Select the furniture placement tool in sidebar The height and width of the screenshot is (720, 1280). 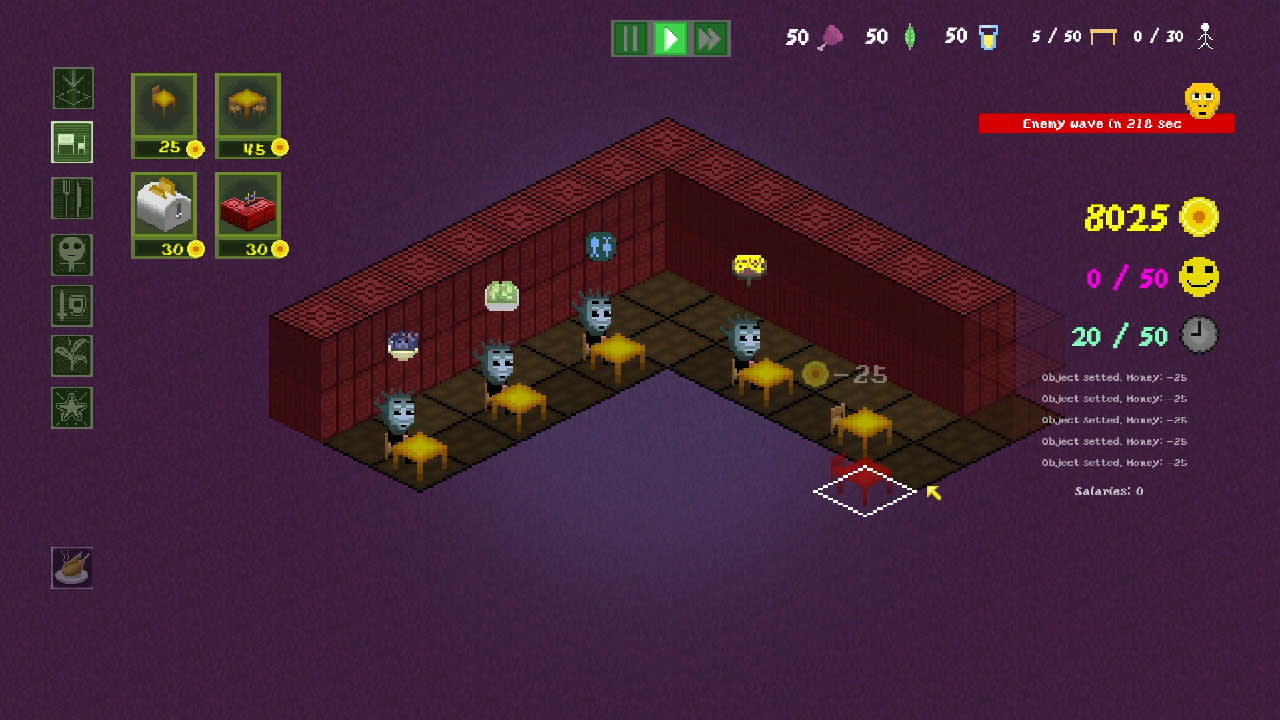[71, 142]
